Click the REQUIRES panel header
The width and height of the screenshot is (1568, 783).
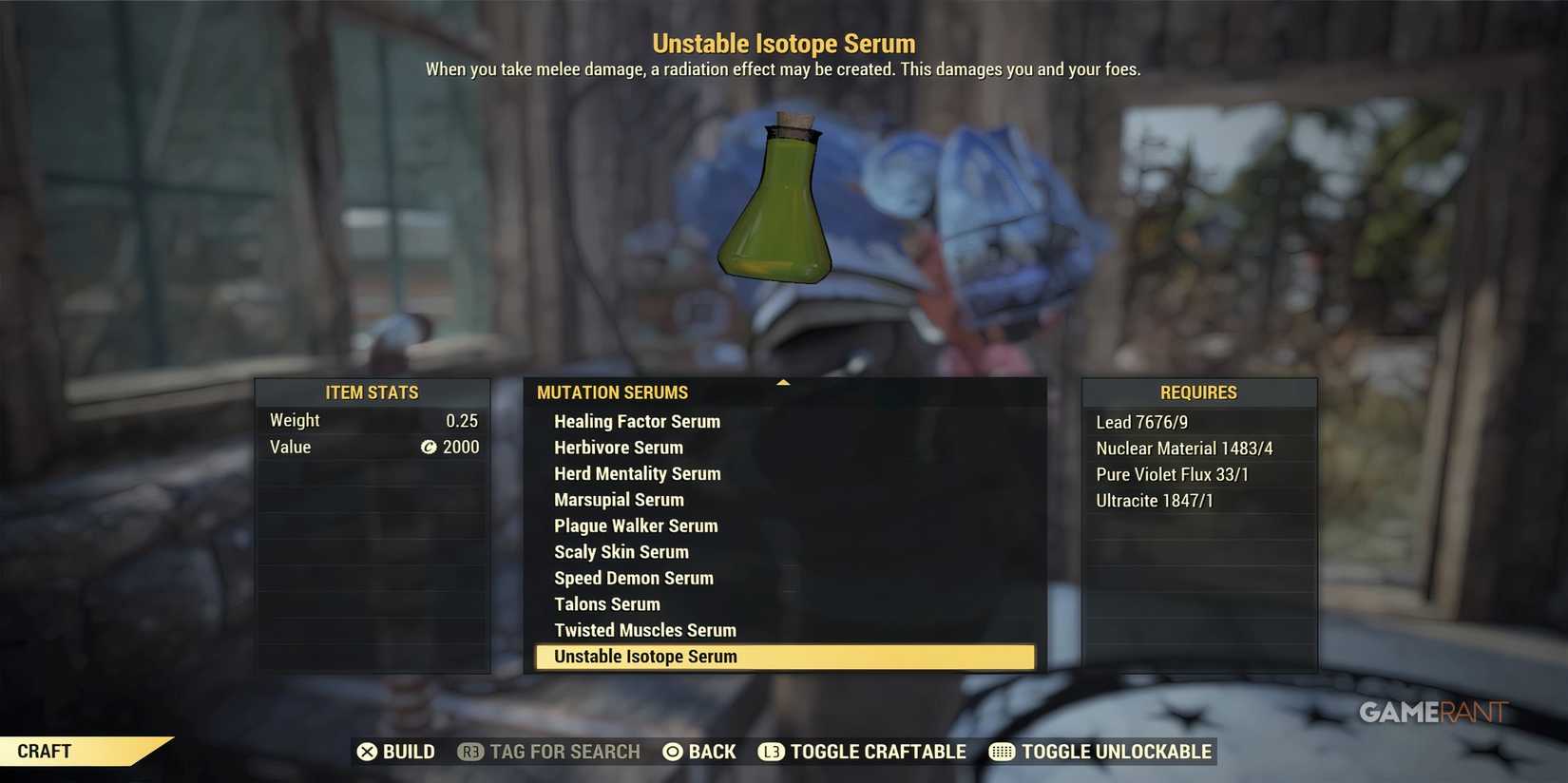click(x=1199, y=391)
